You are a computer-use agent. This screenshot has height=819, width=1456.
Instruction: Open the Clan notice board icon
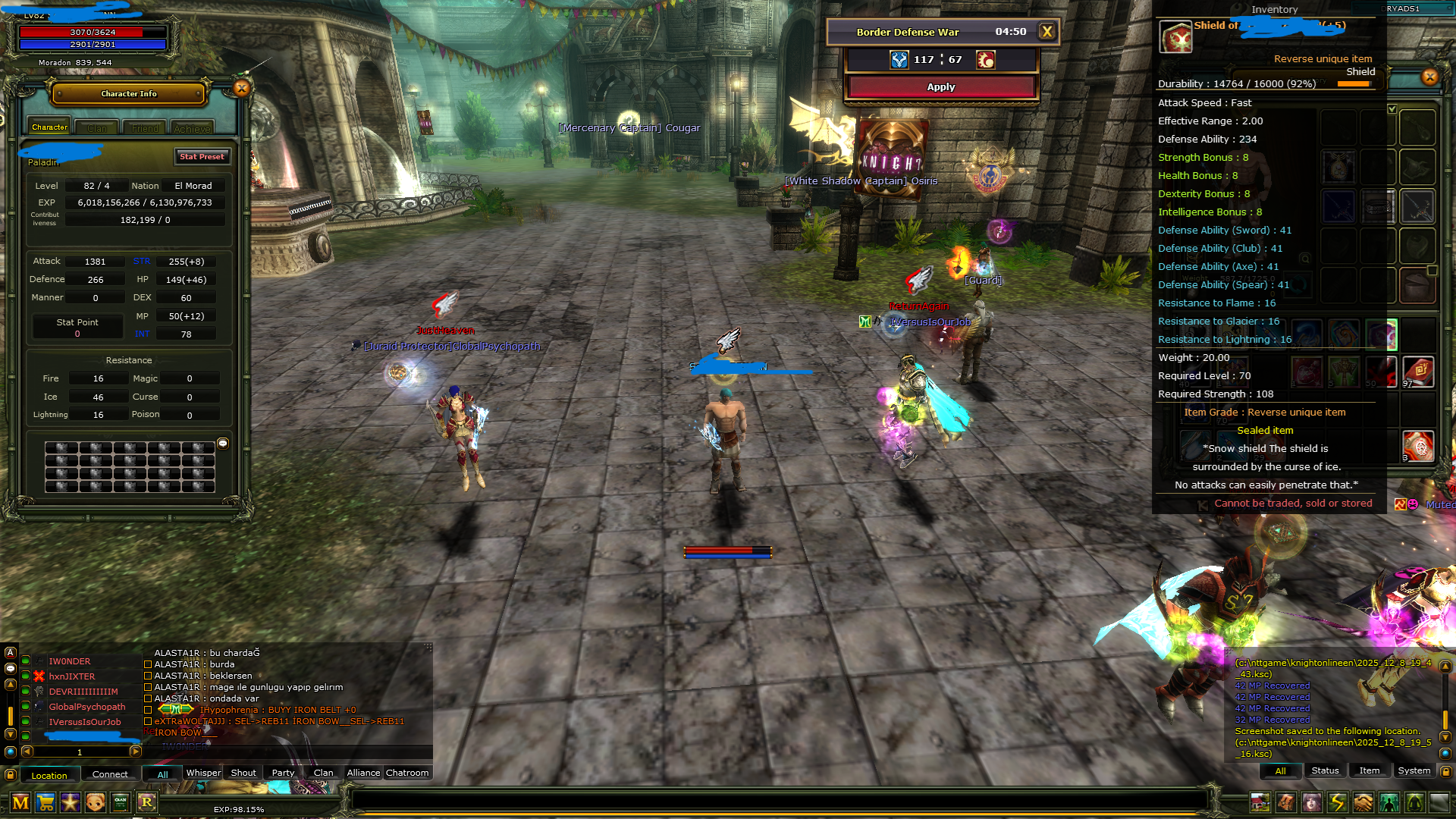[x=119, y=802]
